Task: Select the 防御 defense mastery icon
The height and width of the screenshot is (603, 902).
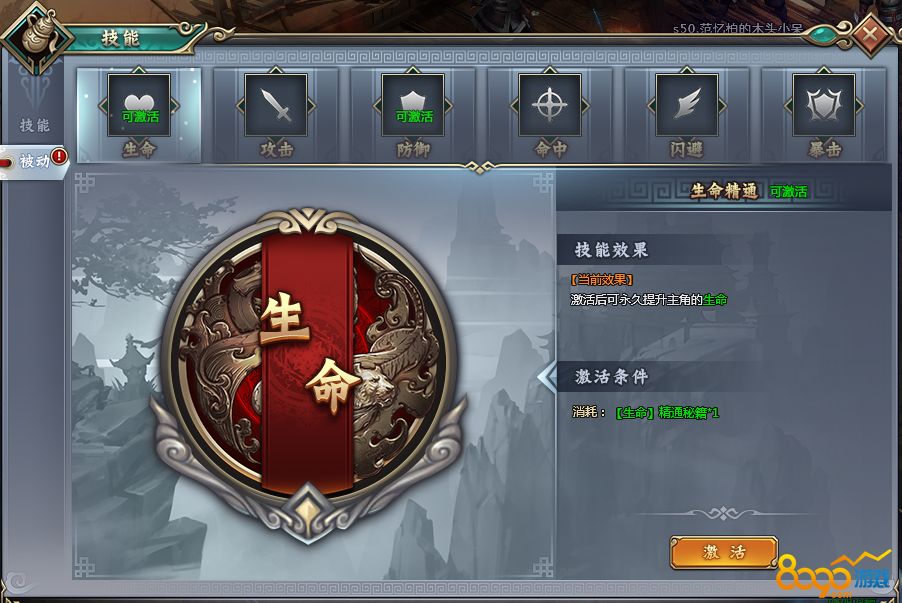Action: coord(413,105)
